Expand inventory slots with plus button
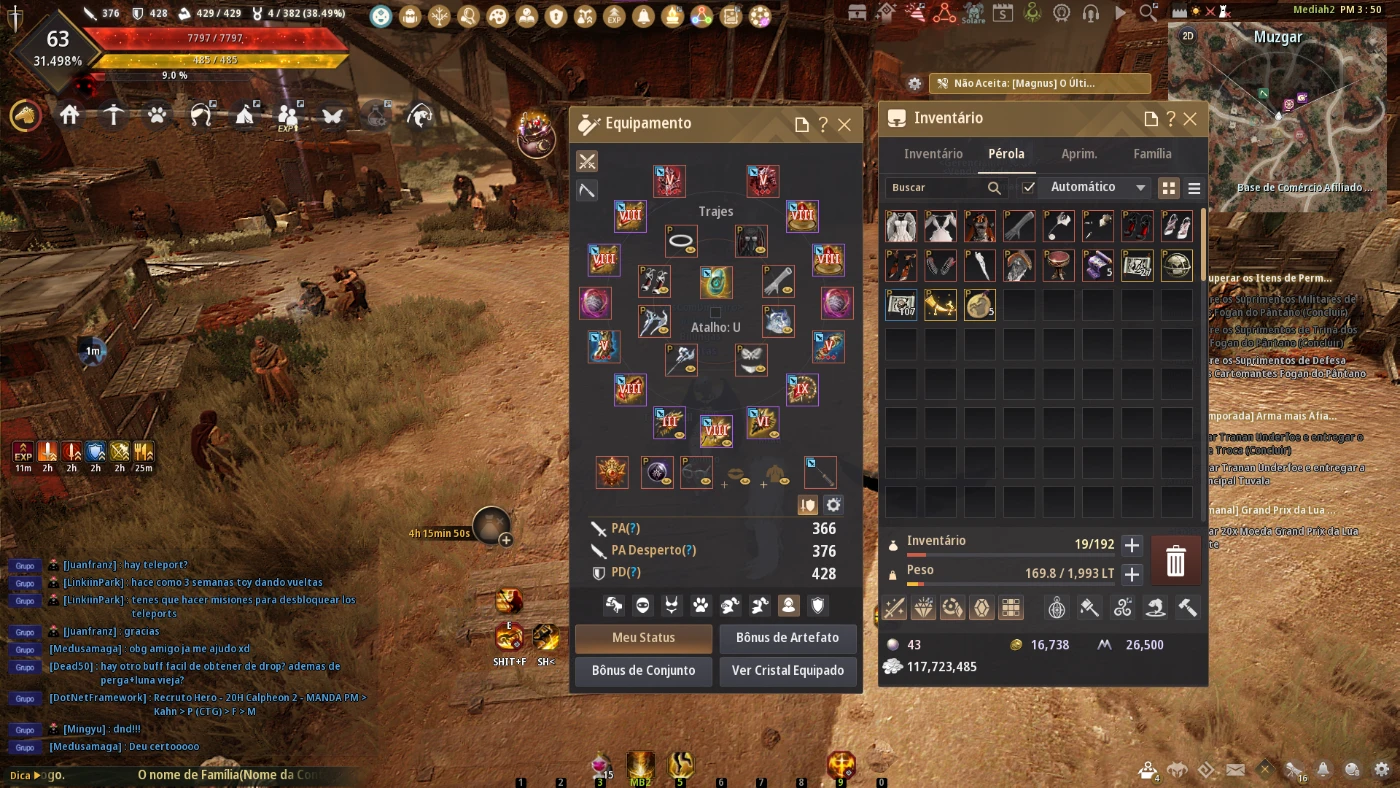 pos(1132,545)
